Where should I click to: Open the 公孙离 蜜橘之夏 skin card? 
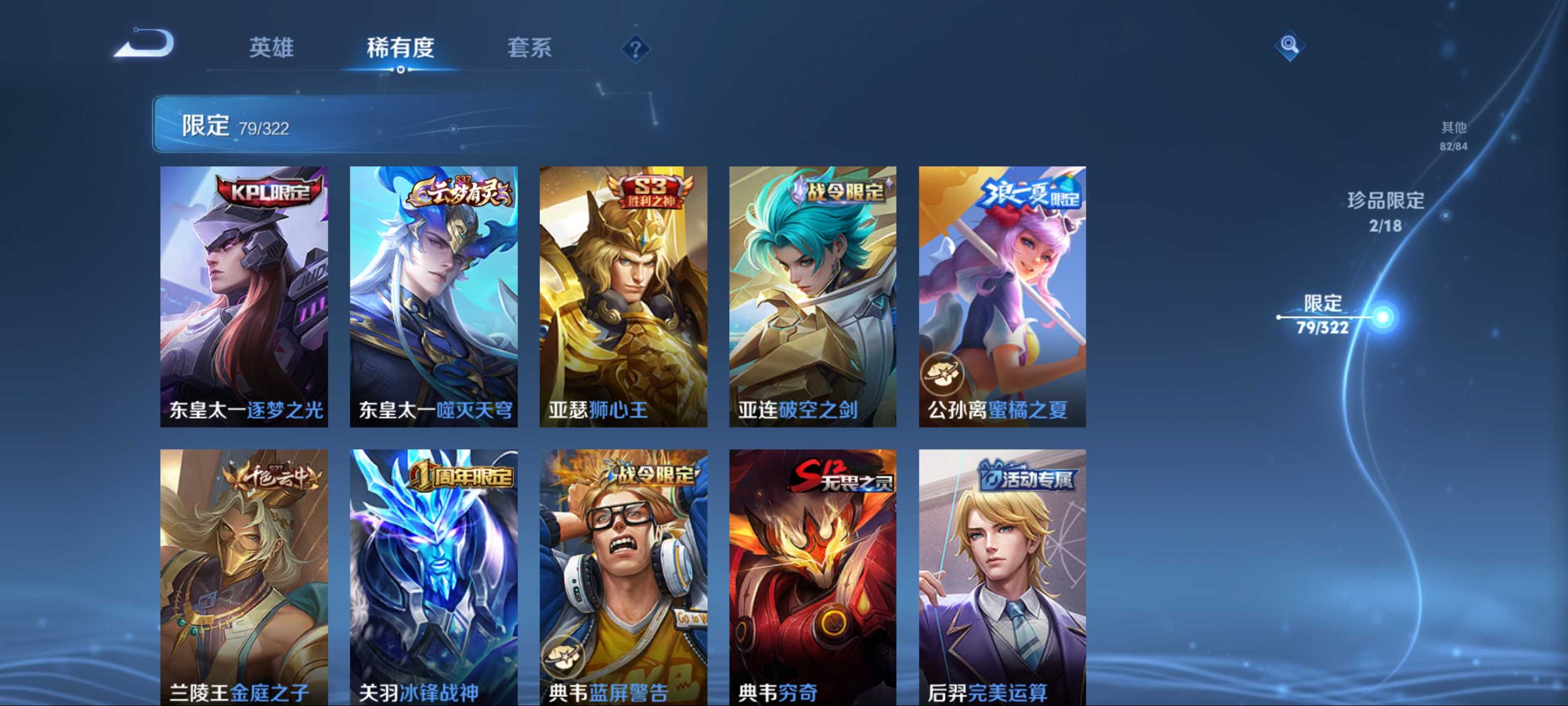[x=1002, y=296]
